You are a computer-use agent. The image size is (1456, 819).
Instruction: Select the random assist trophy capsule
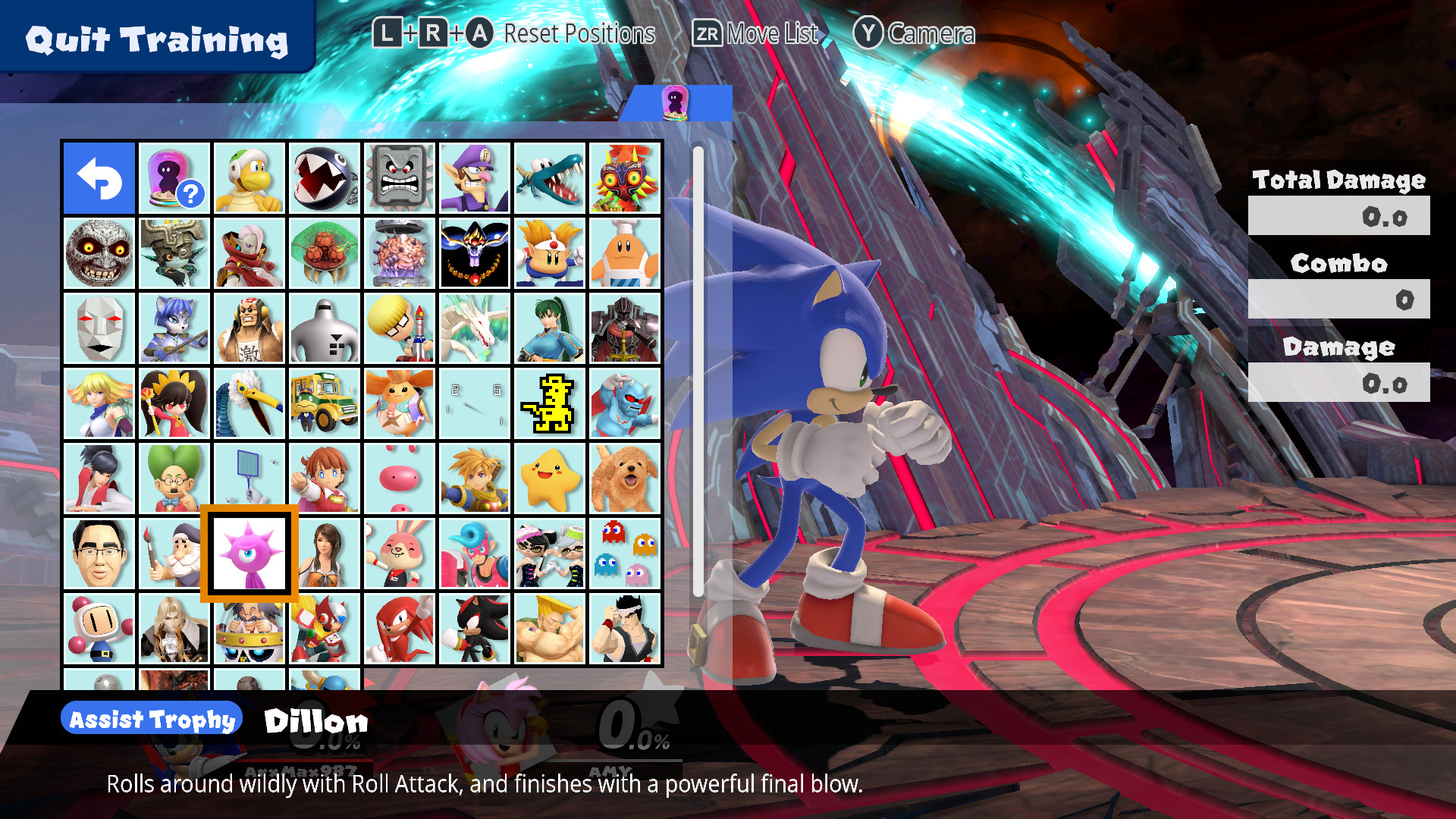pyautogui.click(x=174, y=178)
